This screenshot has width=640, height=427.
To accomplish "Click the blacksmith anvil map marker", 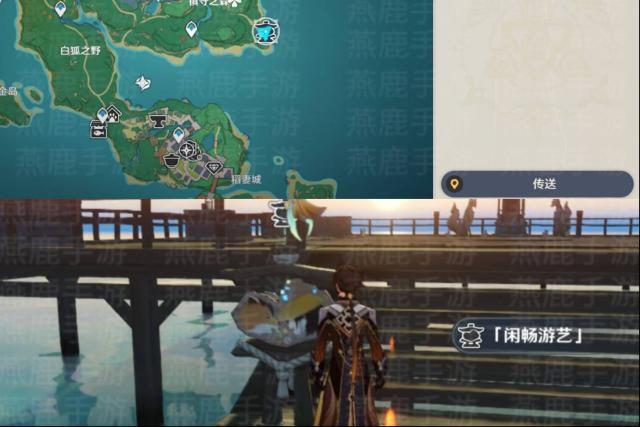I will 157,121.
